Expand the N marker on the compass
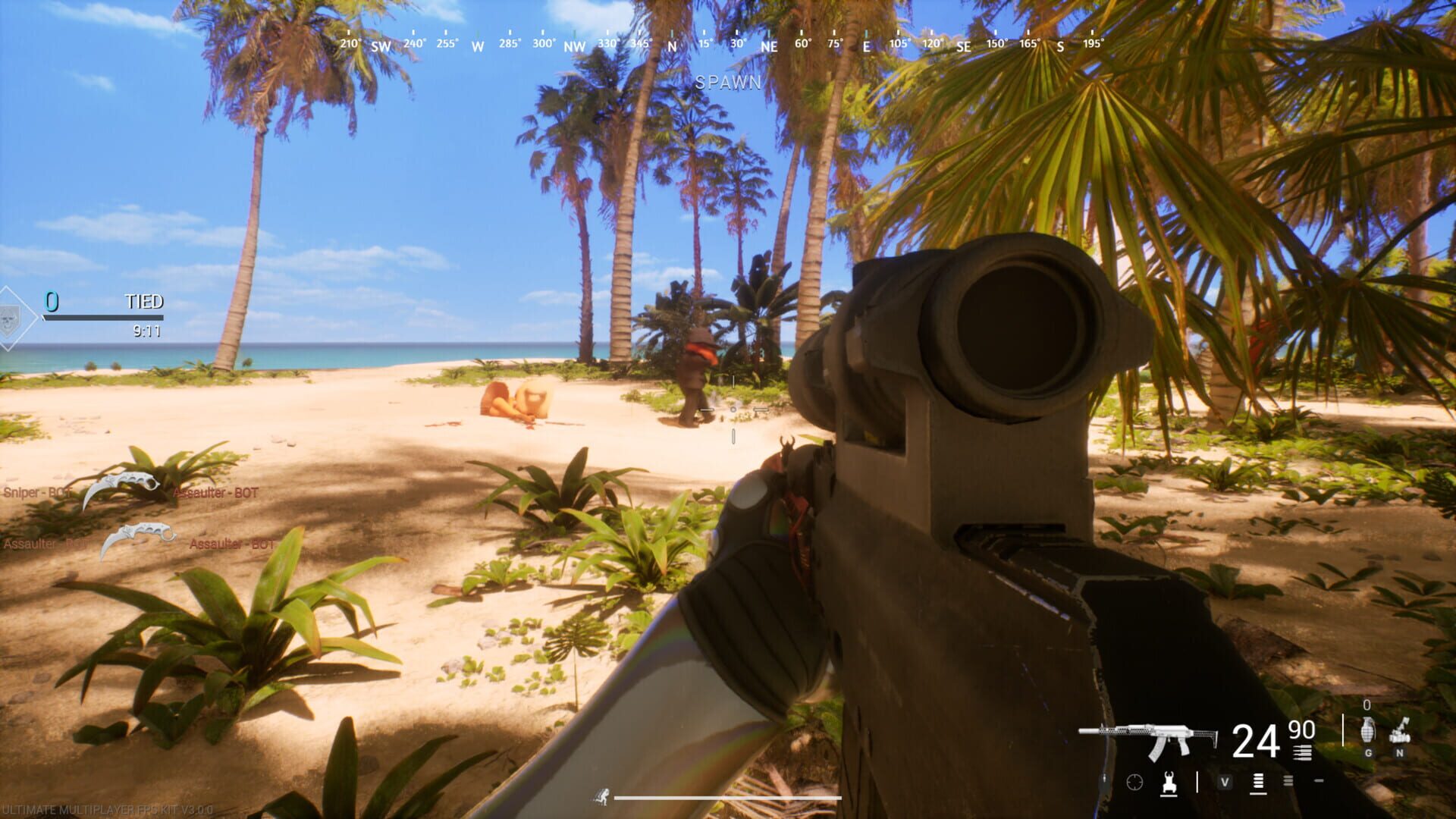 (670, 45)
